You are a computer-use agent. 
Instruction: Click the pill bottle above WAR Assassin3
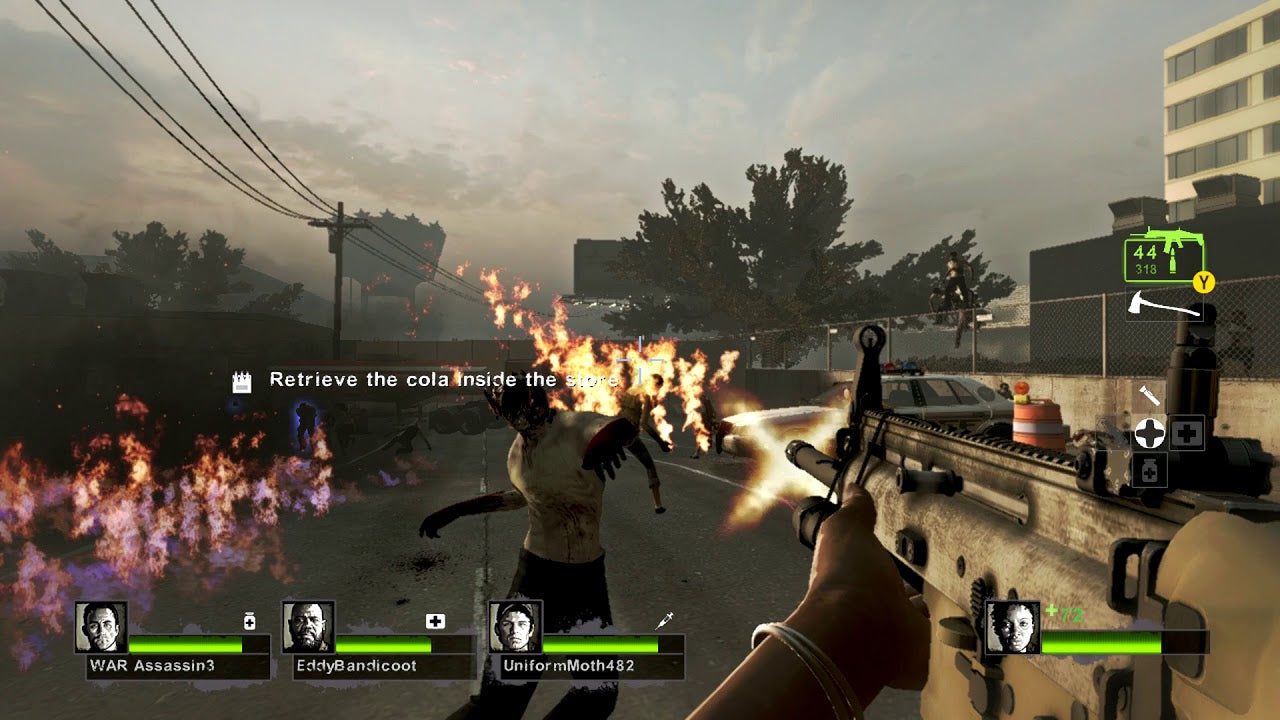(x=249, y=622)
